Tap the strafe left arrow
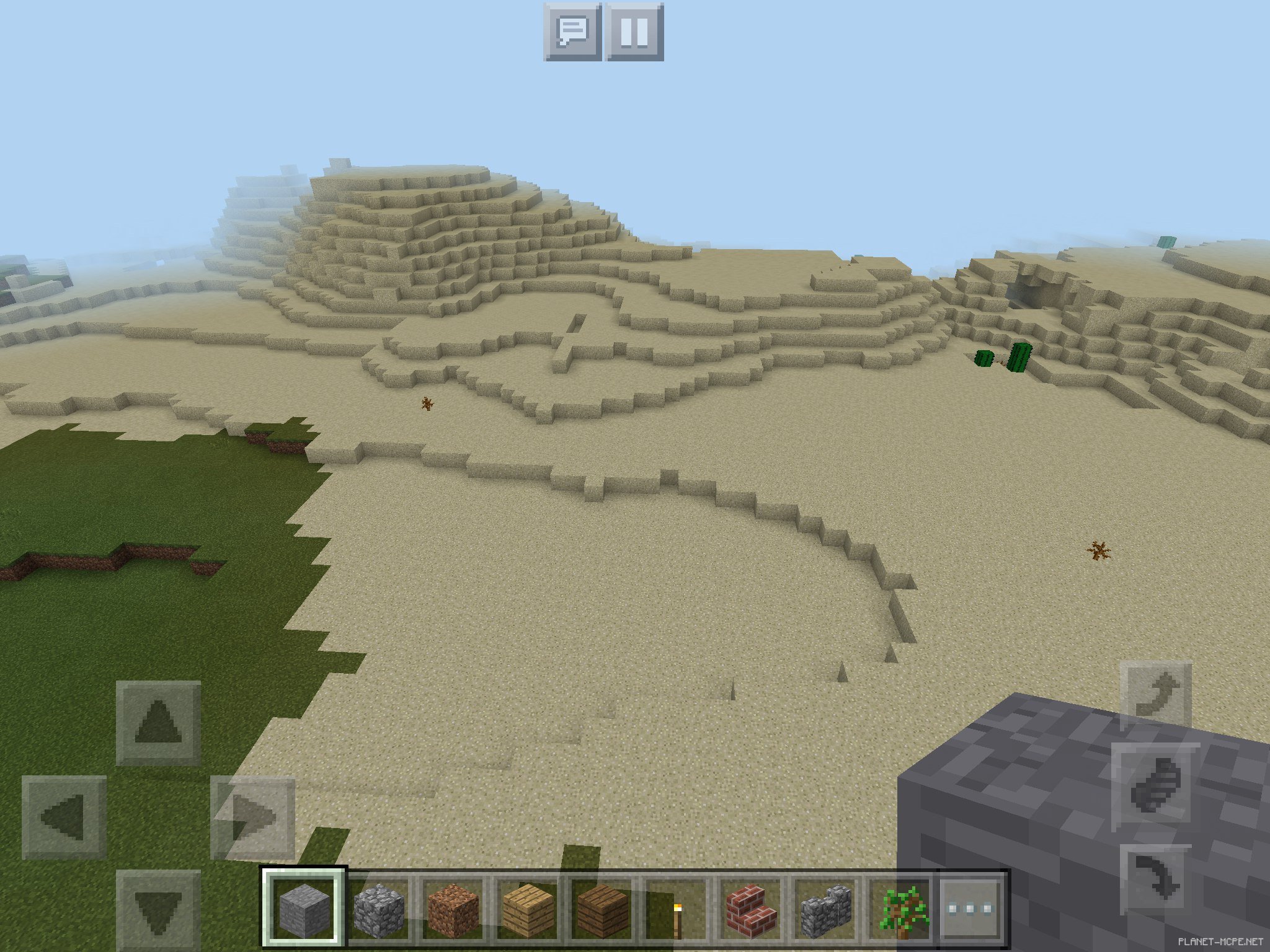Image resolution: width=1270 pixels, height=952 pixels. pos(63,817)
